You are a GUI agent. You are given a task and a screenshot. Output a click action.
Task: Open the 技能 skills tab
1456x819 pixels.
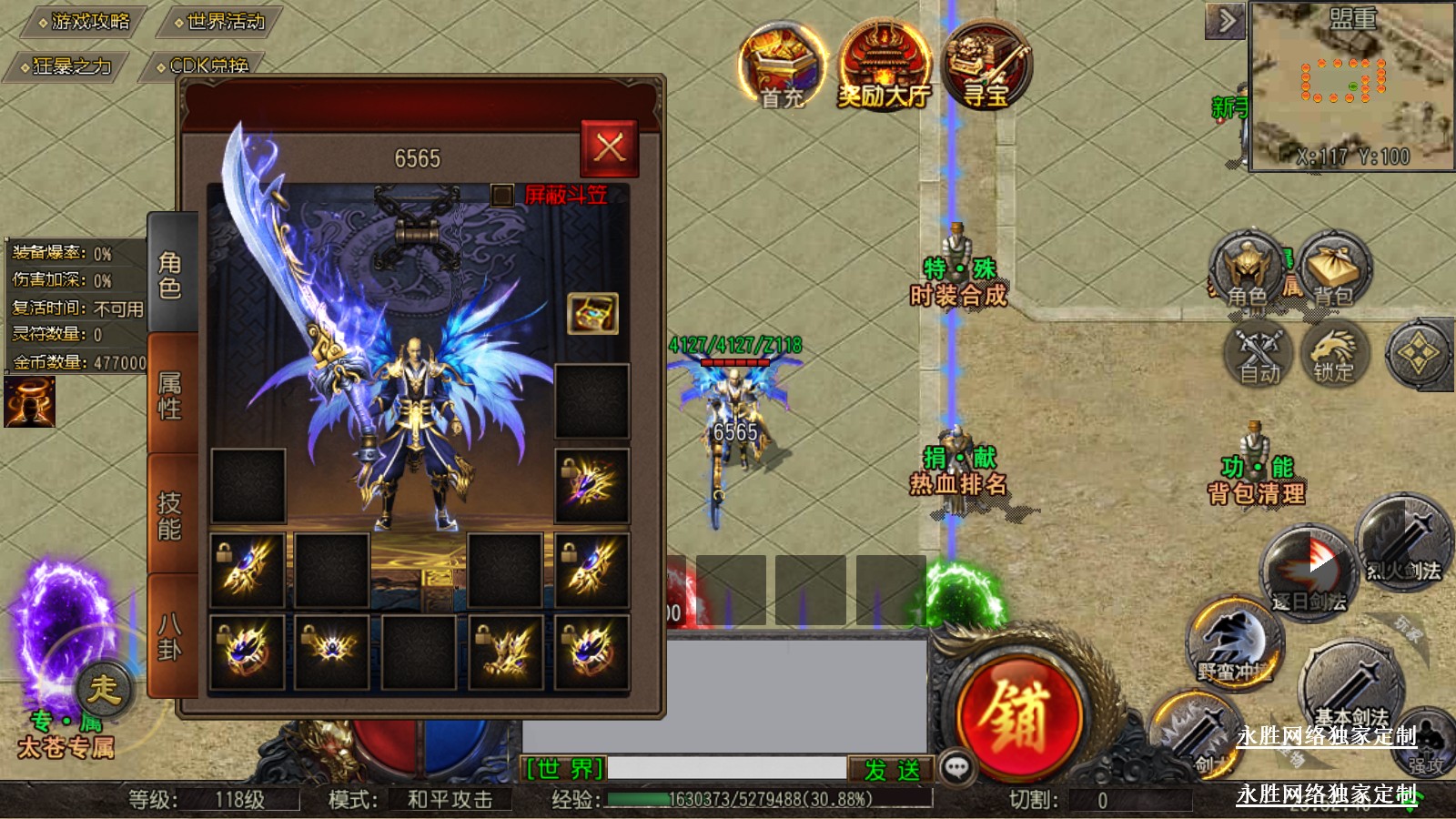(x=171, y=515)
